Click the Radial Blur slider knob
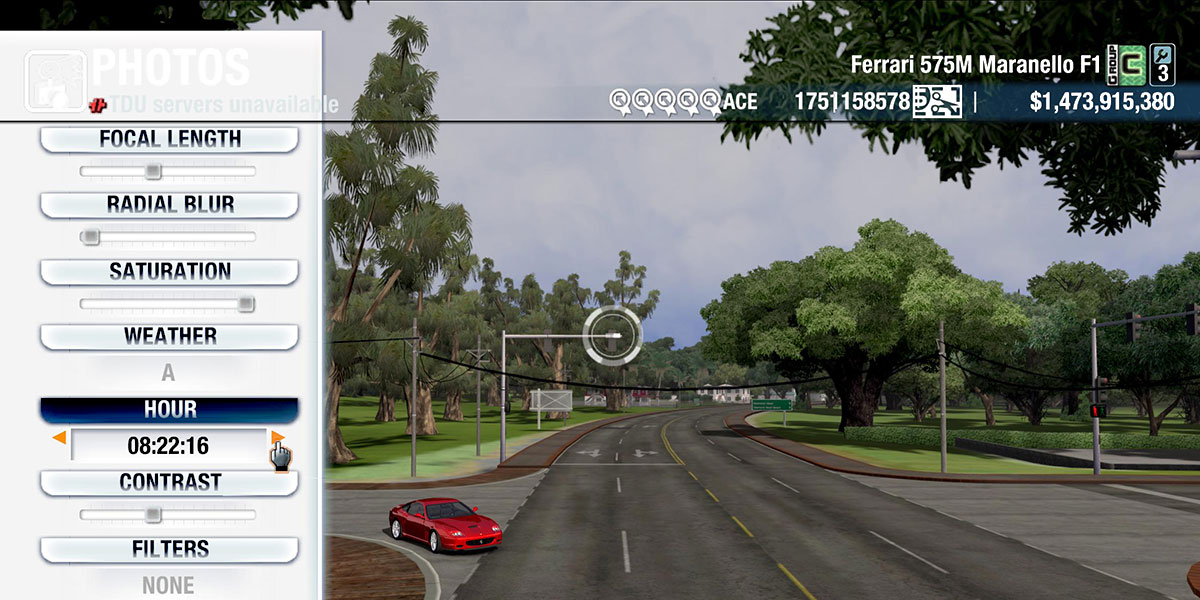 point(90,237)
